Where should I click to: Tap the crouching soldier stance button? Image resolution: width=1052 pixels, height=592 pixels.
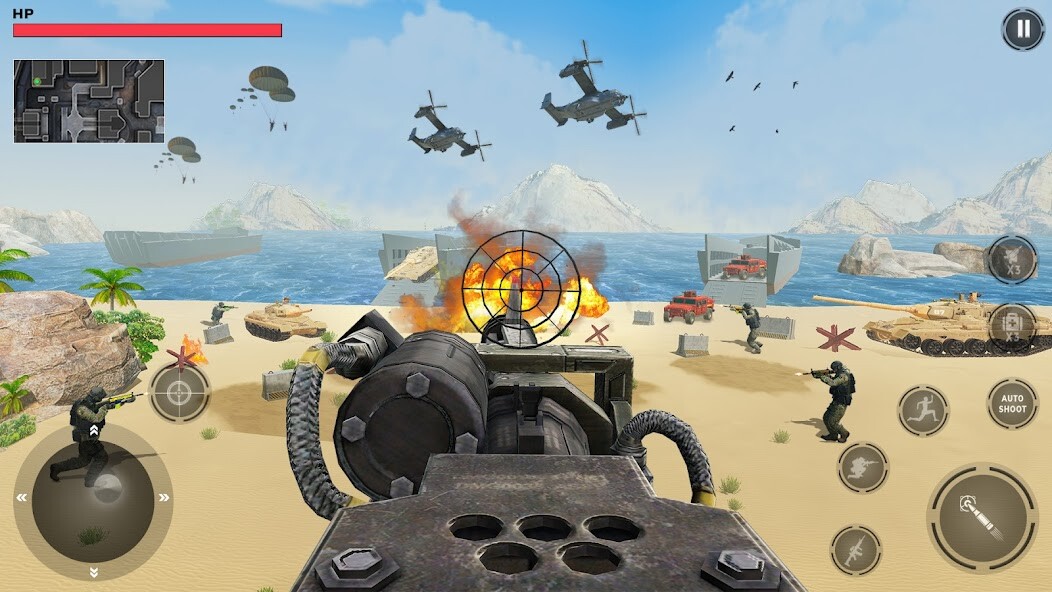pyautogui.click(x=862, y=468)
